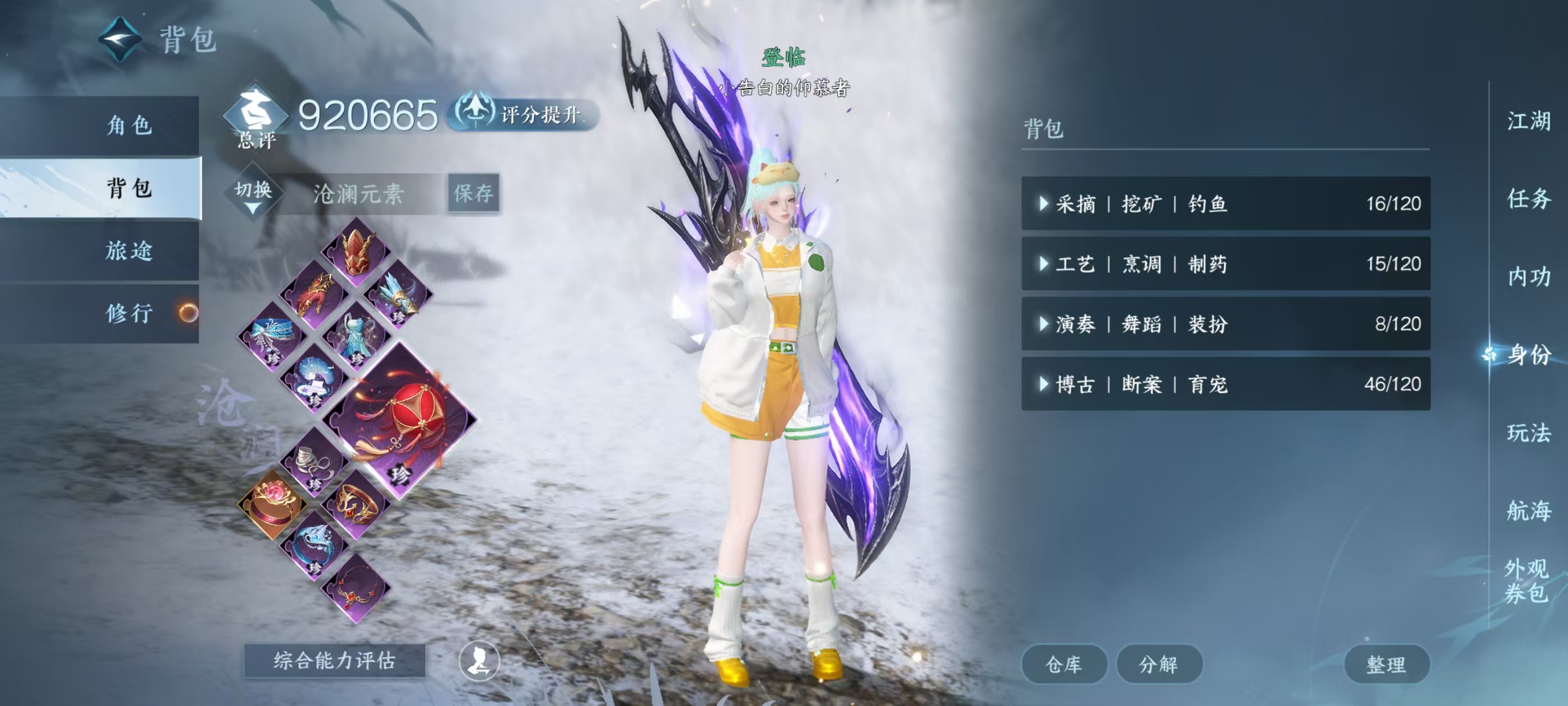Open the 外观券包 side tab
Viewport: 1568px width, 706px height.
1526,580
